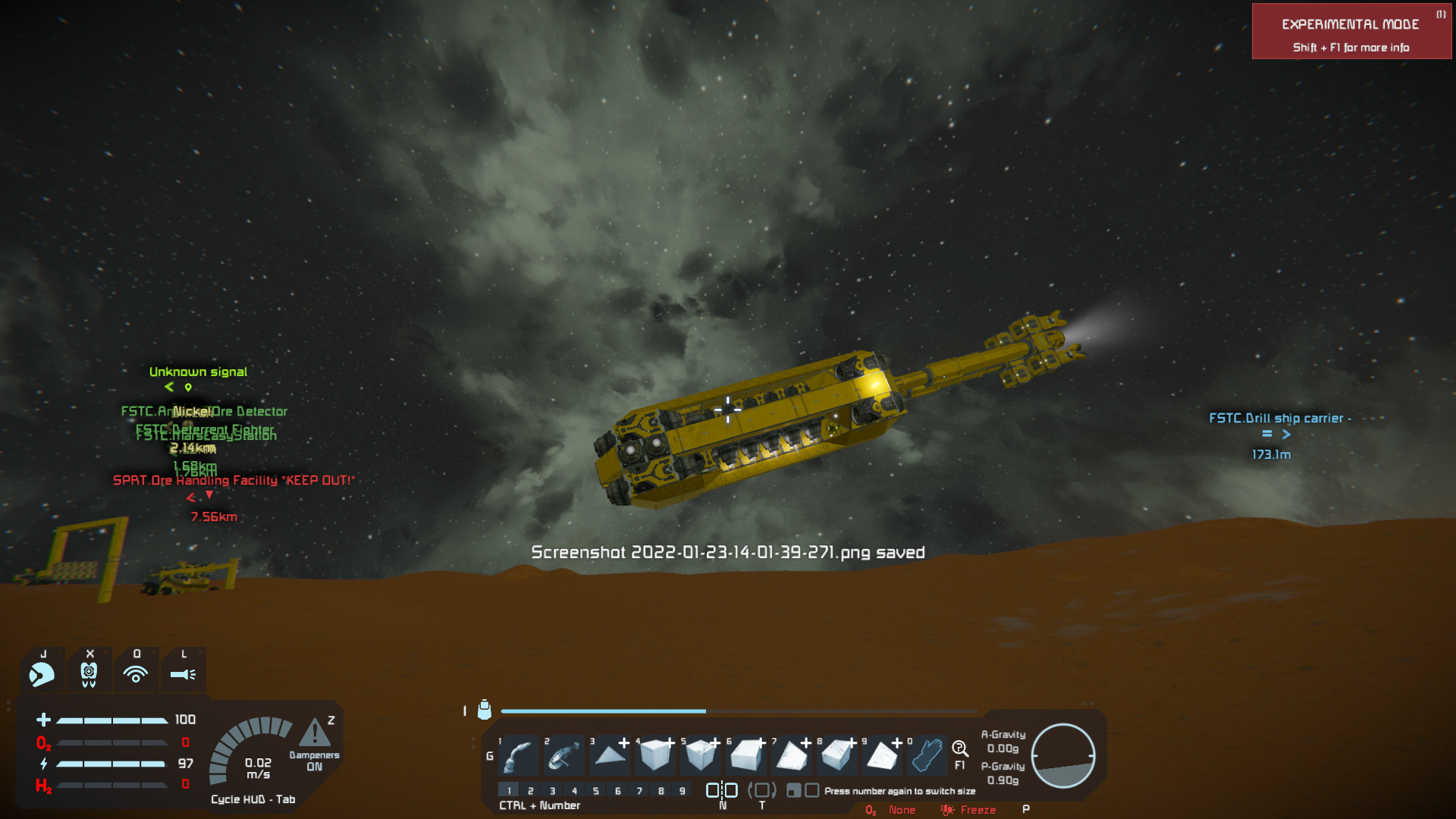Switch to toolbar page 2
The height and width of the screenshot is (819, 1456).
[x=531, y=790]
